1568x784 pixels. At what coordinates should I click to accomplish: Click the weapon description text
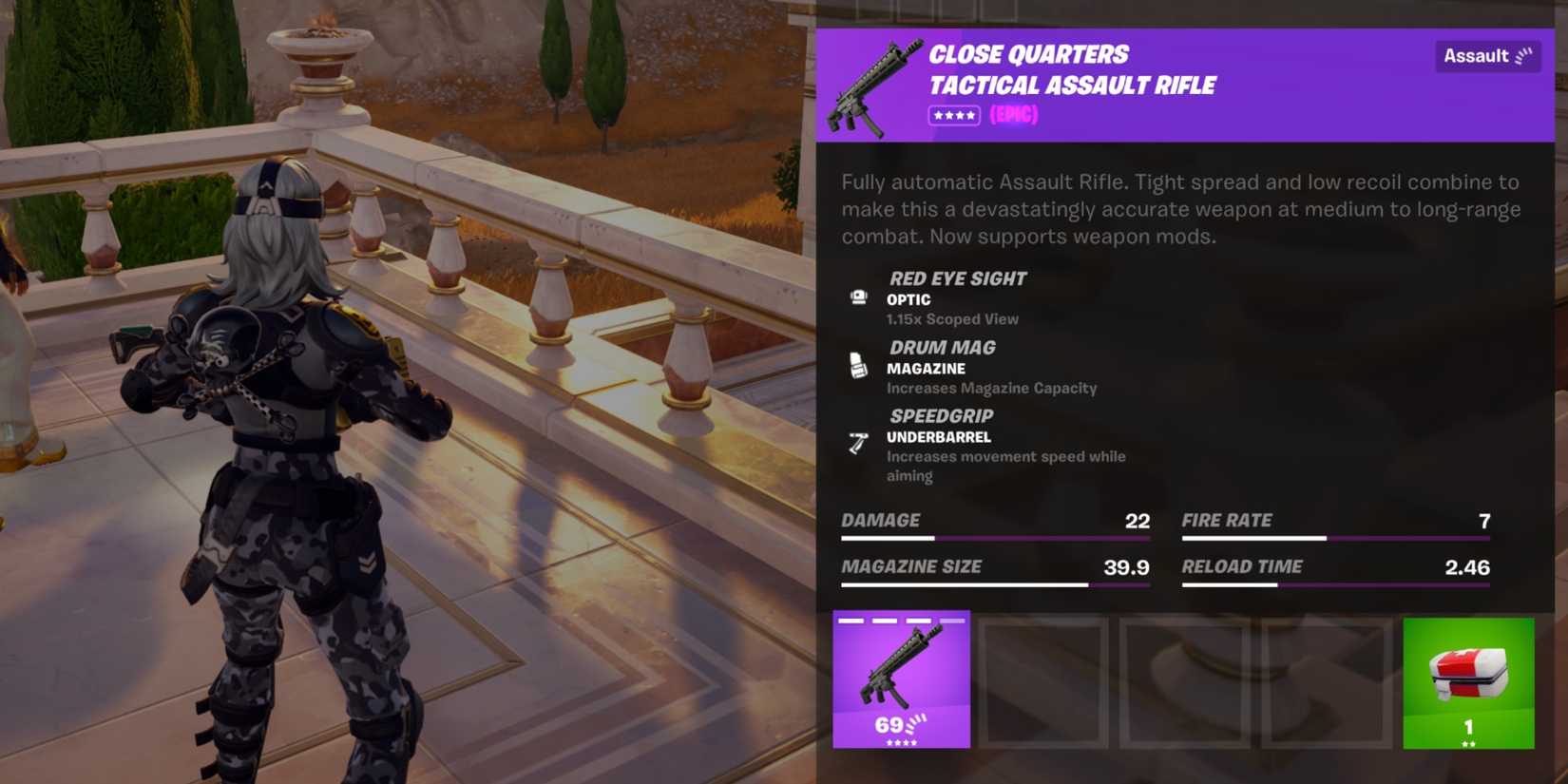tap(1178, 209)
